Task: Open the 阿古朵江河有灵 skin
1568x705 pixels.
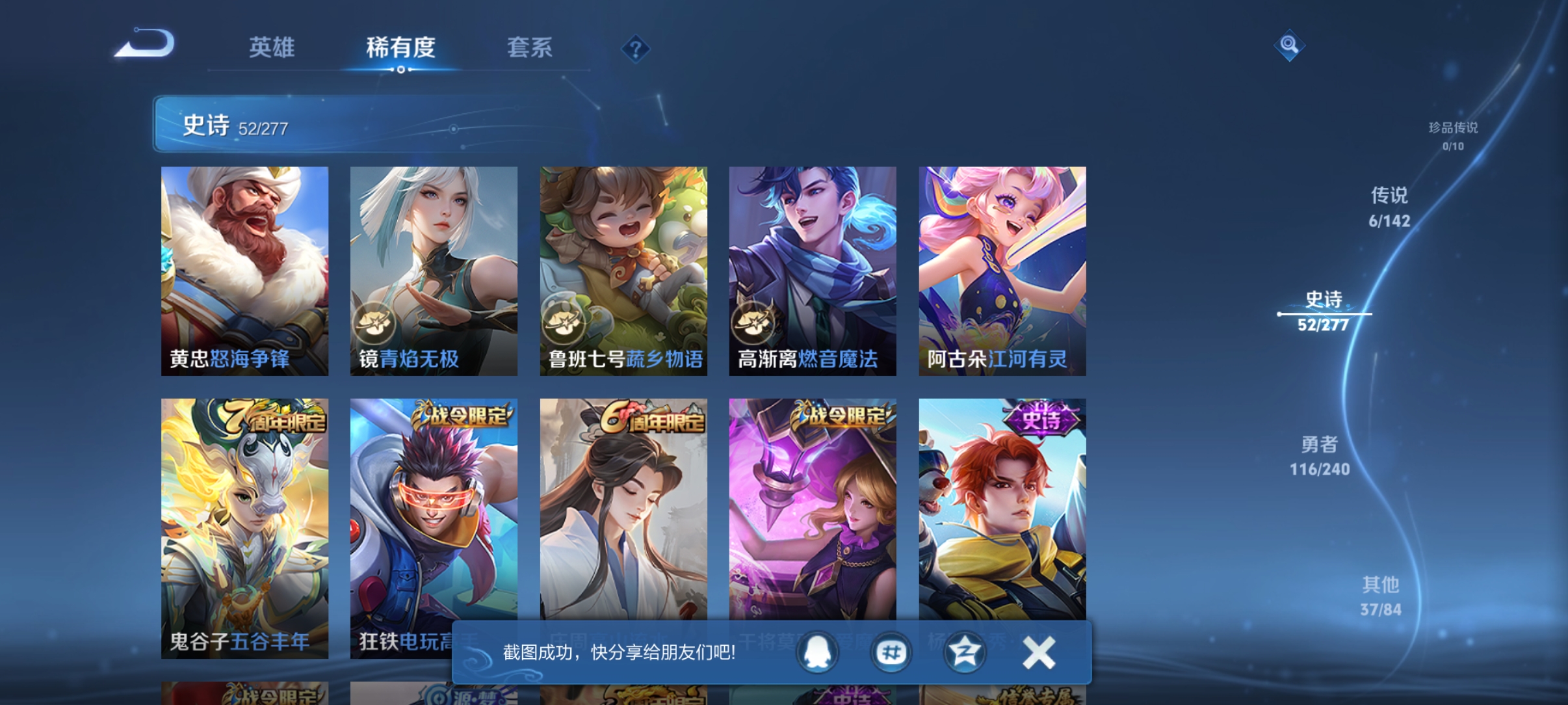Action: (1001, 270)
